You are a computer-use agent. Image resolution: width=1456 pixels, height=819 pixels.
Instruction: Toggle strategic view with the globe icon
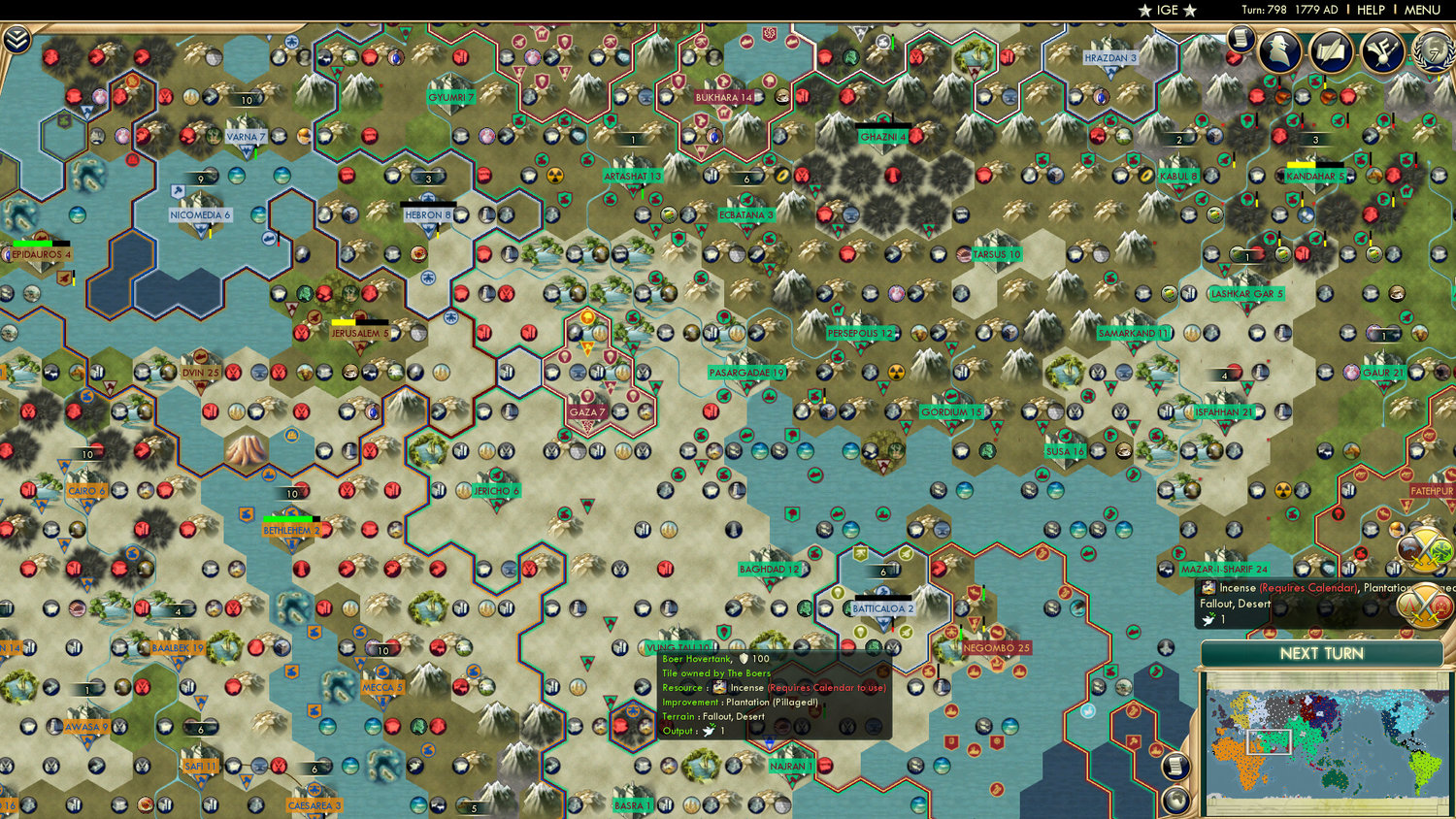(1175, 799)
